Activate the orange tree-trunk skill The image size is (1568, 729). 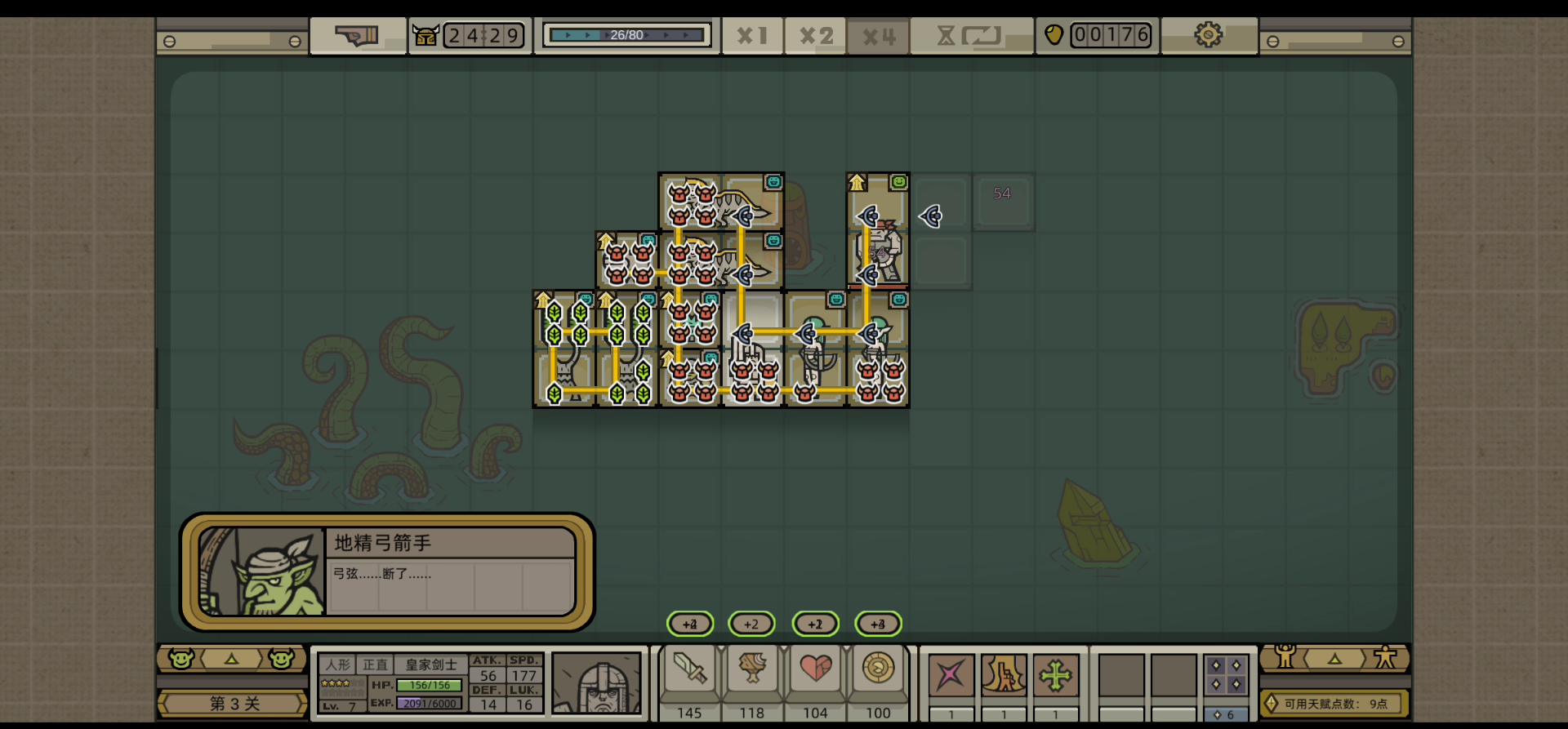tap(1004, 676)
